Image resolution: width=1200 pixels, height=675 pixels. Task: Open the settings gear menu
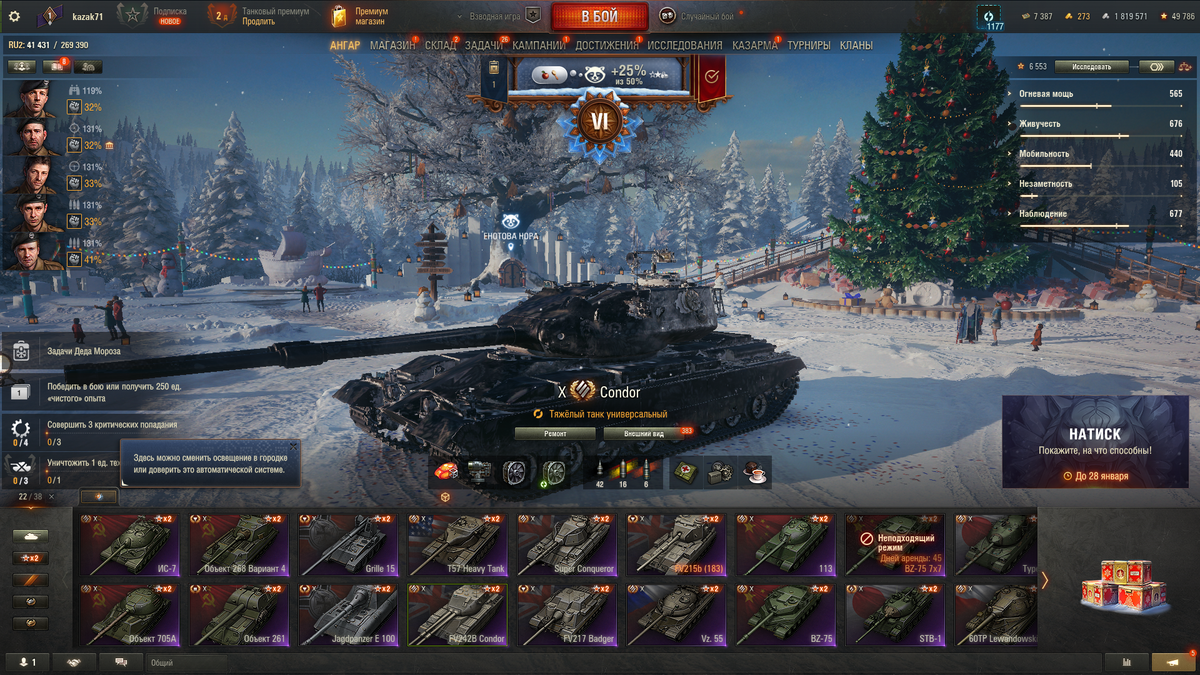(14, 16)
